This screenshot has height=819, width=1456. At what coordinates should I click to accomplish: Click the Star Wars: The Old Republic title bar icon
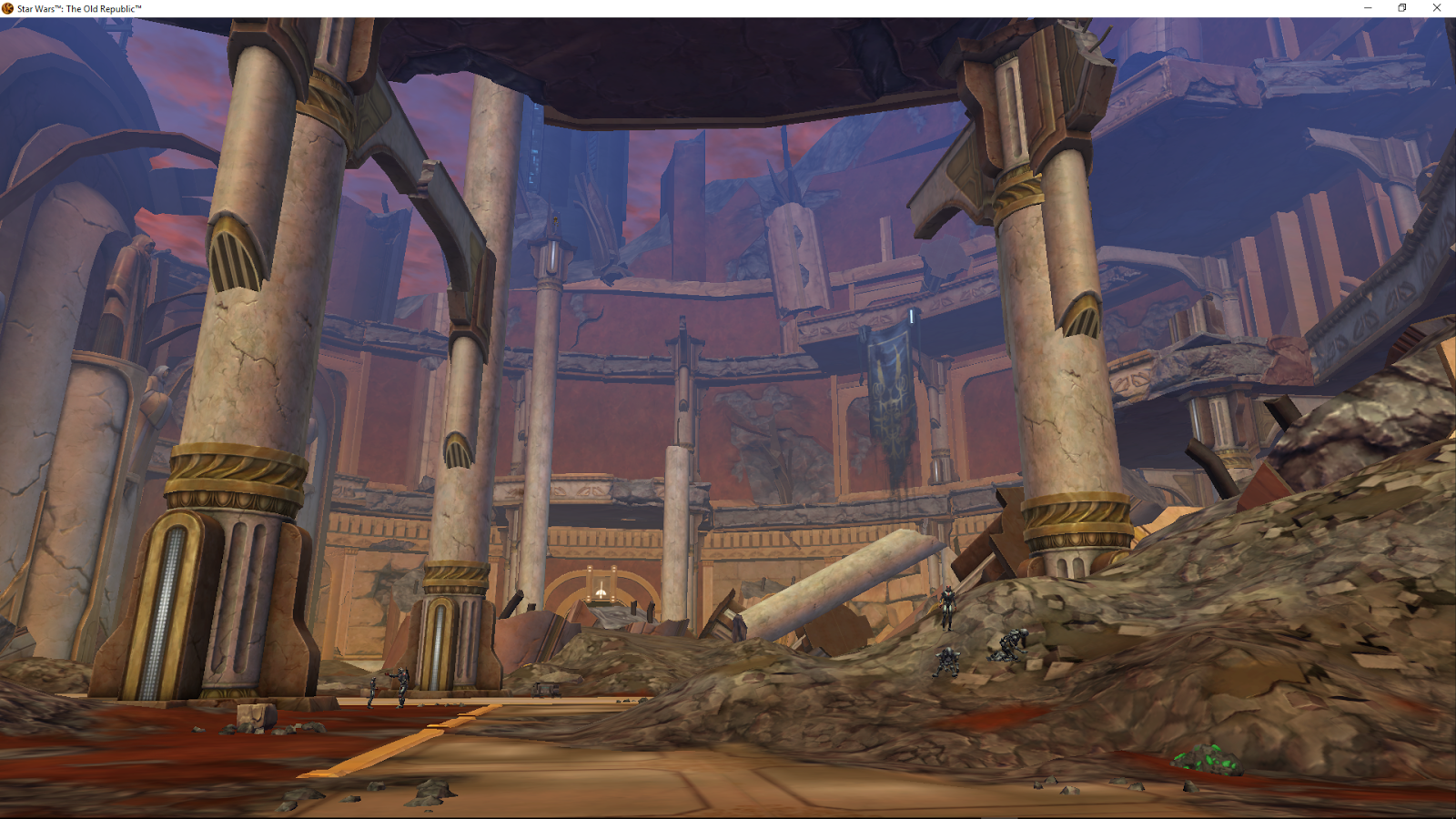[x=7, y=8]
